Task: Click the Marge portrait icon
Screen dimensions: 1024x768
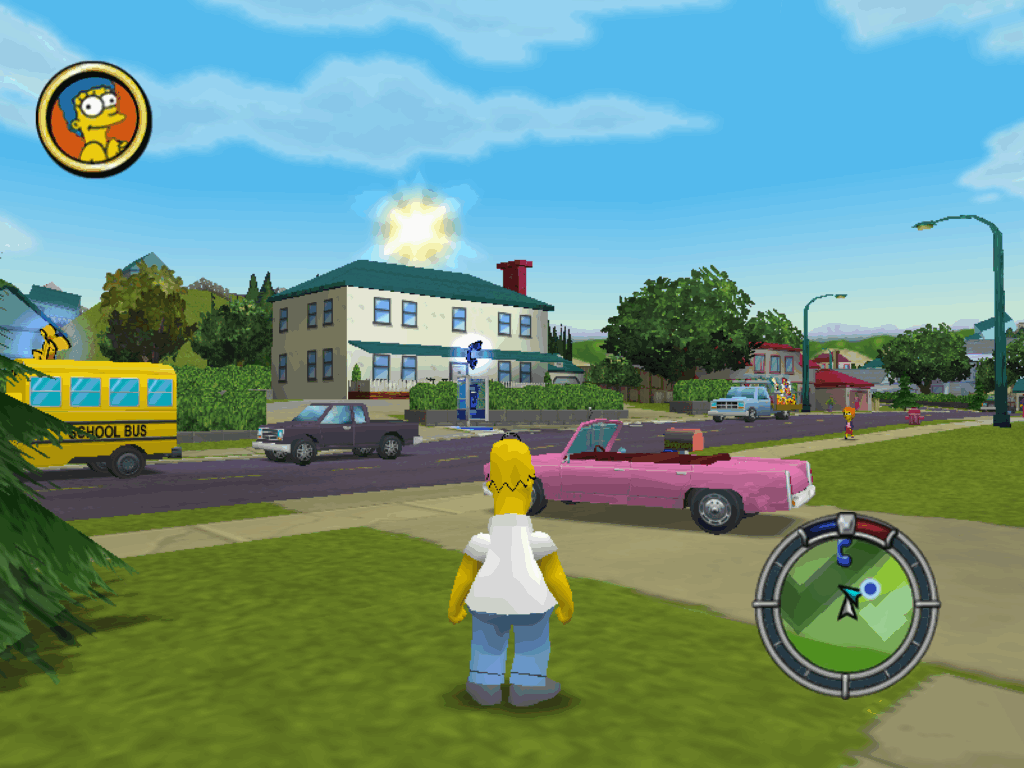Action: [x=93, y=119]
